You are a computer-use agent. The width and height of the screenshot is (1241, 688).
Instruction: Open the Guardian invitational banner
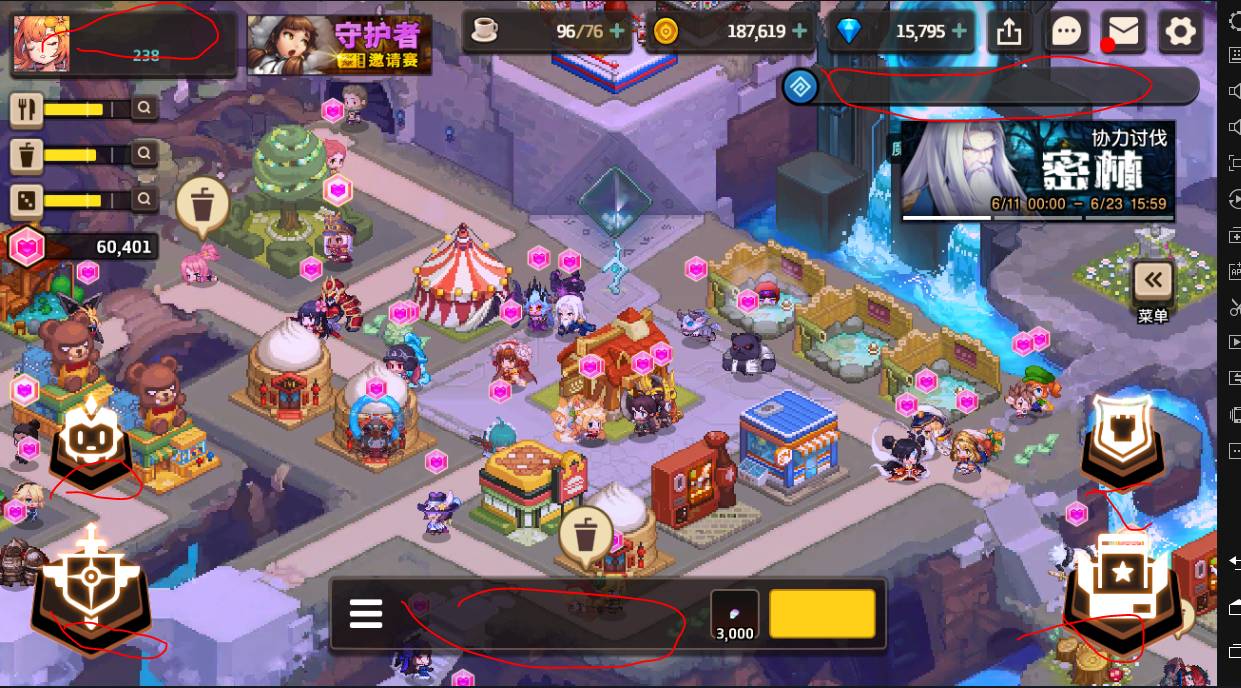(x=339, y=45)
